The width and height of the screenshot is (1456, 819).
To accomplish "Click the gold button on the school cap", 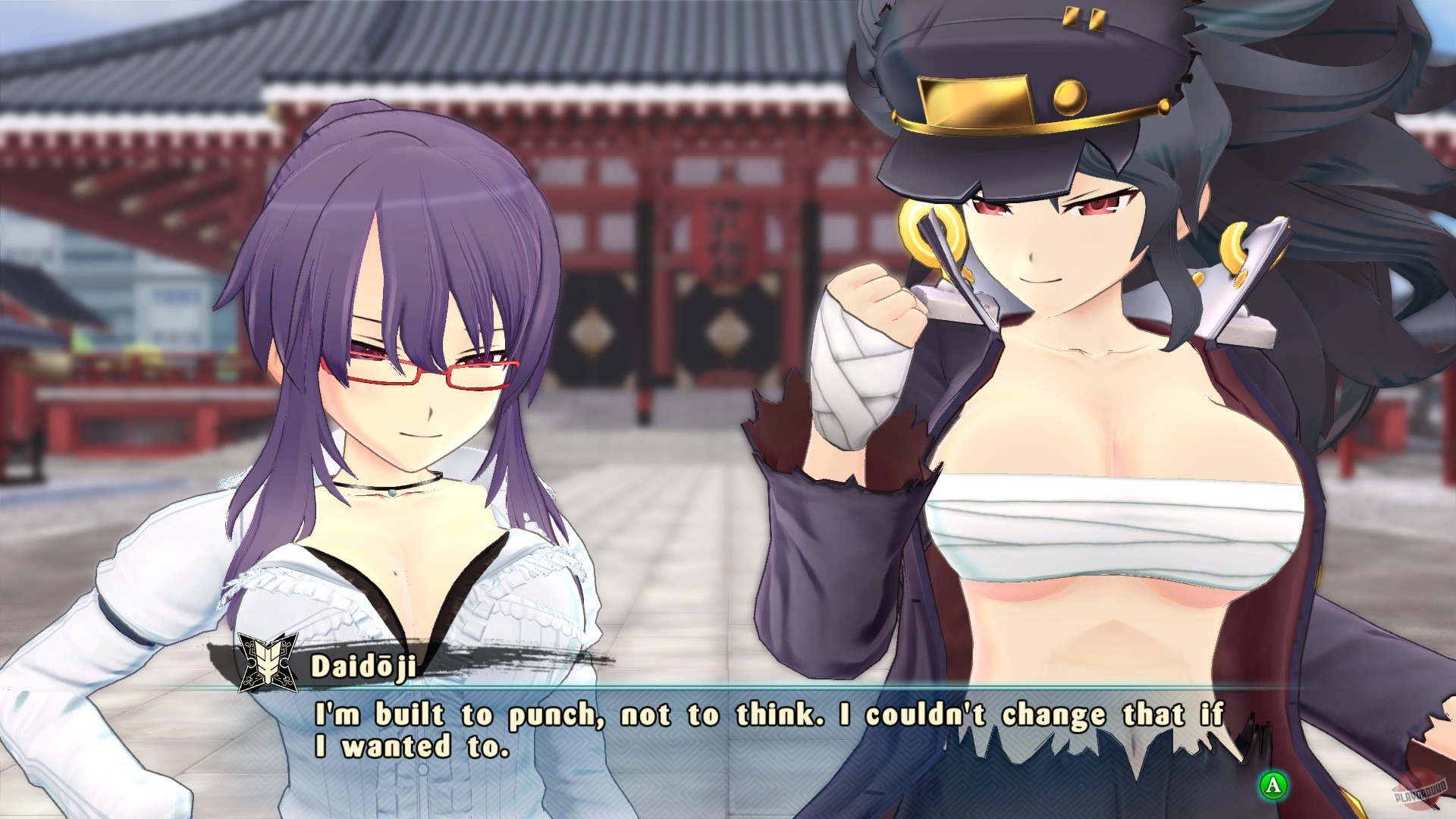I will (1070, 97).
